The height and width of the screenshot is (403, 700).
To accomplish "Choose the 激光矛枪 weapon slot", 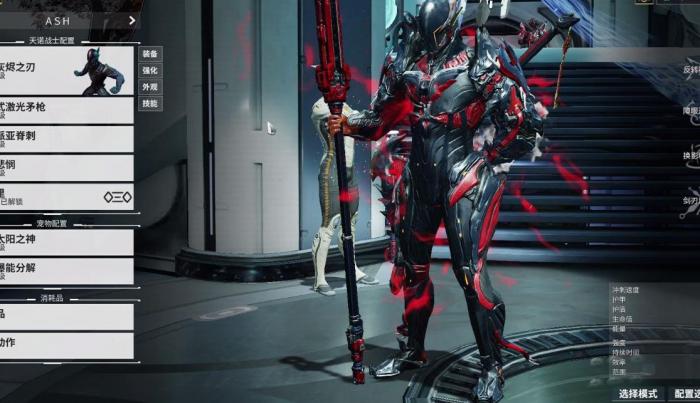I will point(66,110).
